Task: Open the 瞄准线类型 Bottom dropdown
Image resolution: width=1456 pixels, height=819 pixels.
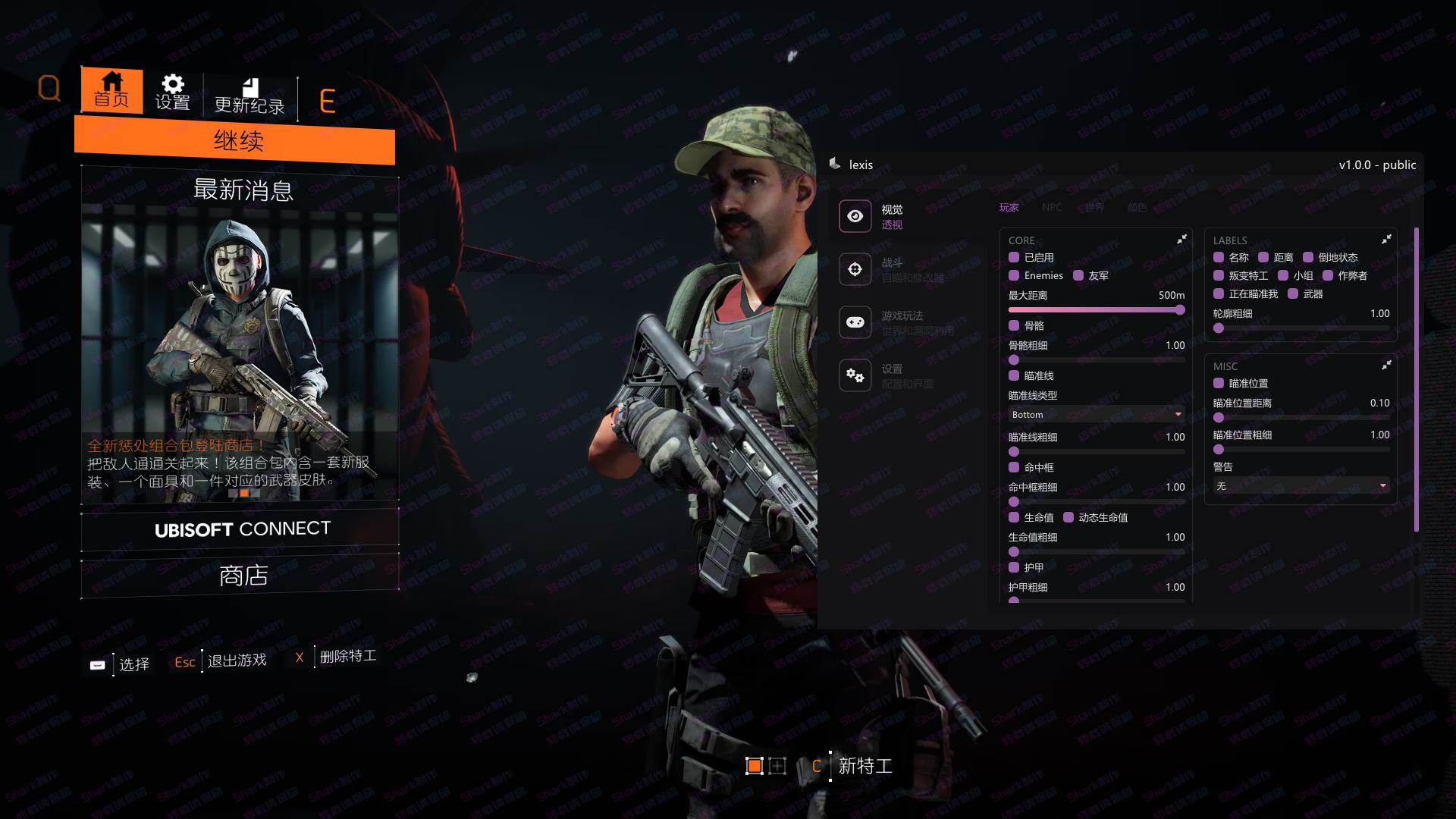Action: pyautogui.click(x=1096, y=415)
